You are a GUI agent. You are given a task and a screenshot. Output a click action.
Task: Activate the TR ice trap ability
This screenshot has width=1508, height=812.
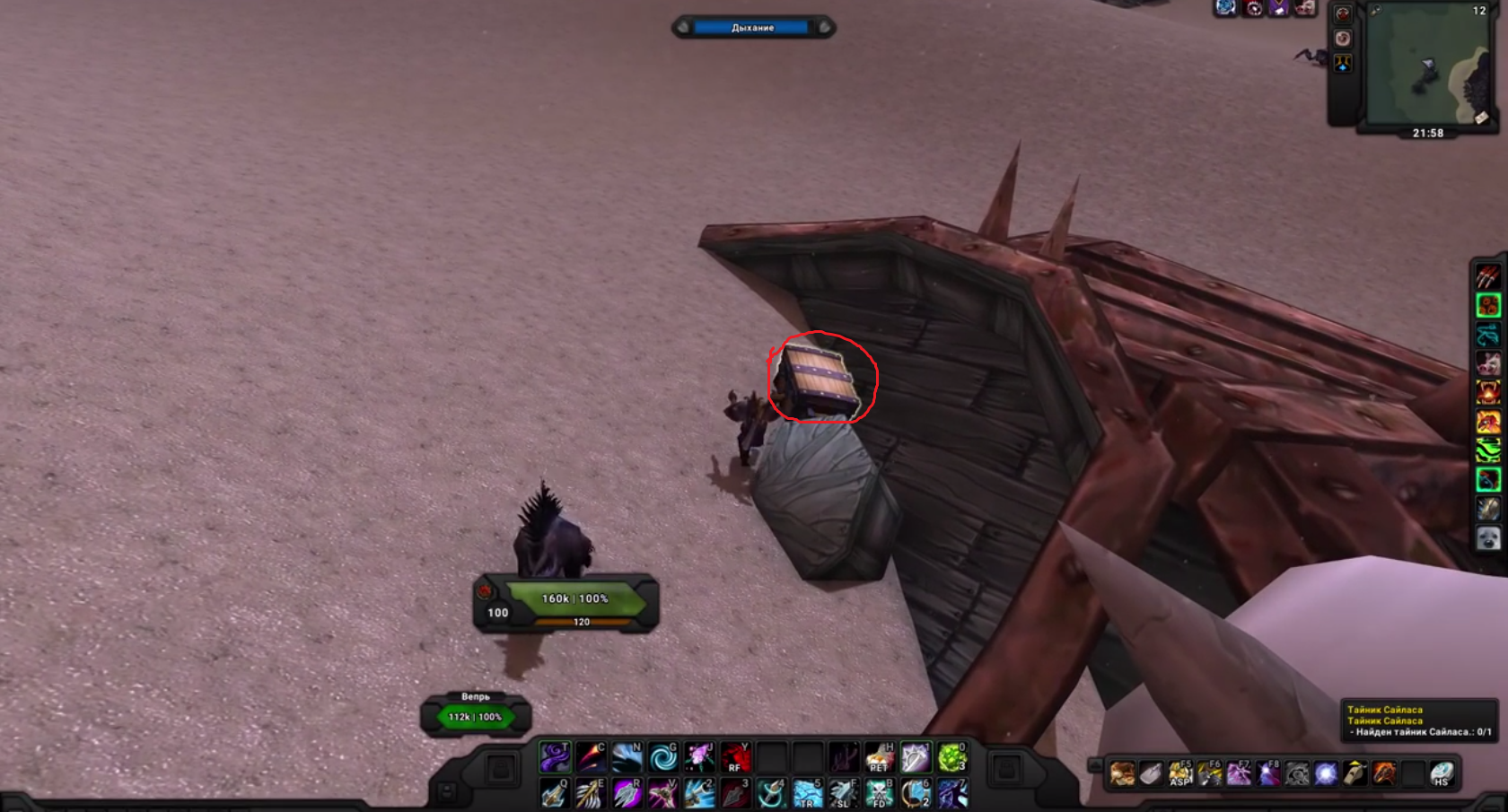[x=807, y=793]
